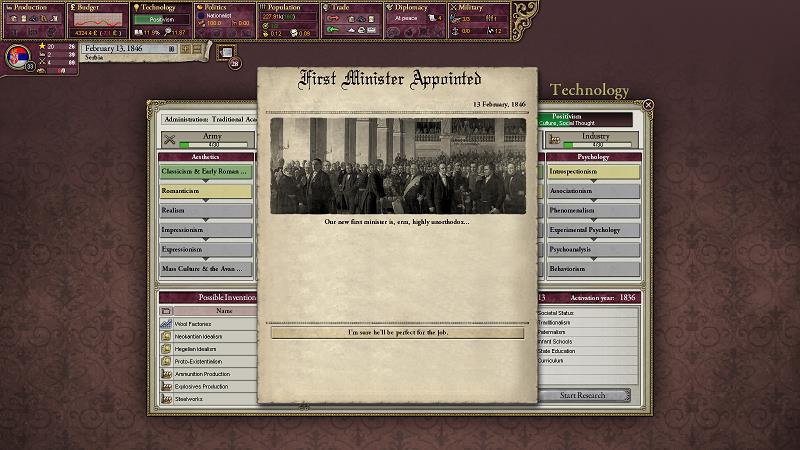800x450 pixels.
Task: Select Wool Factories in Possible Inventions
Action: (205, 324)
